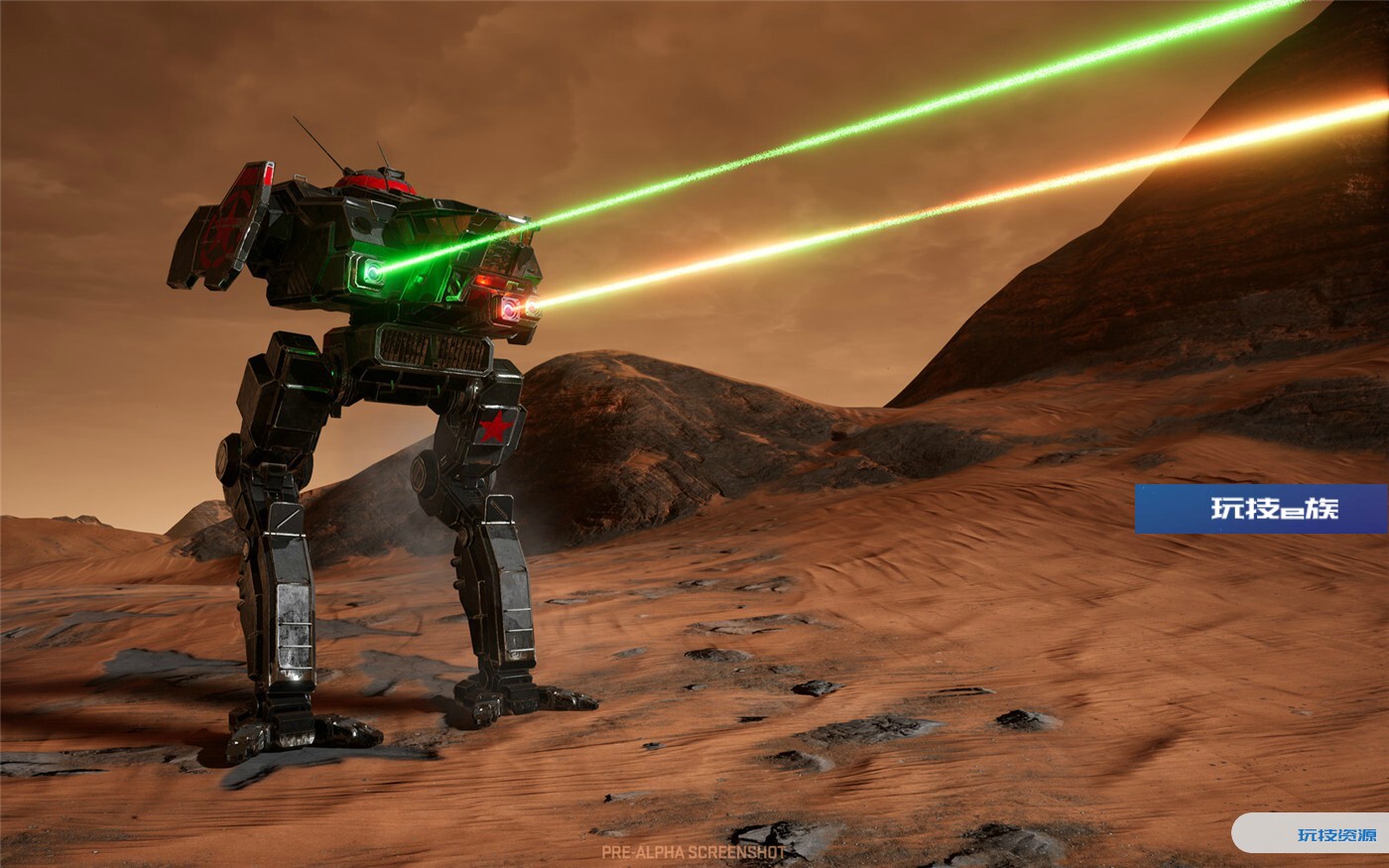This screenshot has height=868, width=1389.
Task: Open the 玩技e族 banner
Action: click(x=1261, y=509)
